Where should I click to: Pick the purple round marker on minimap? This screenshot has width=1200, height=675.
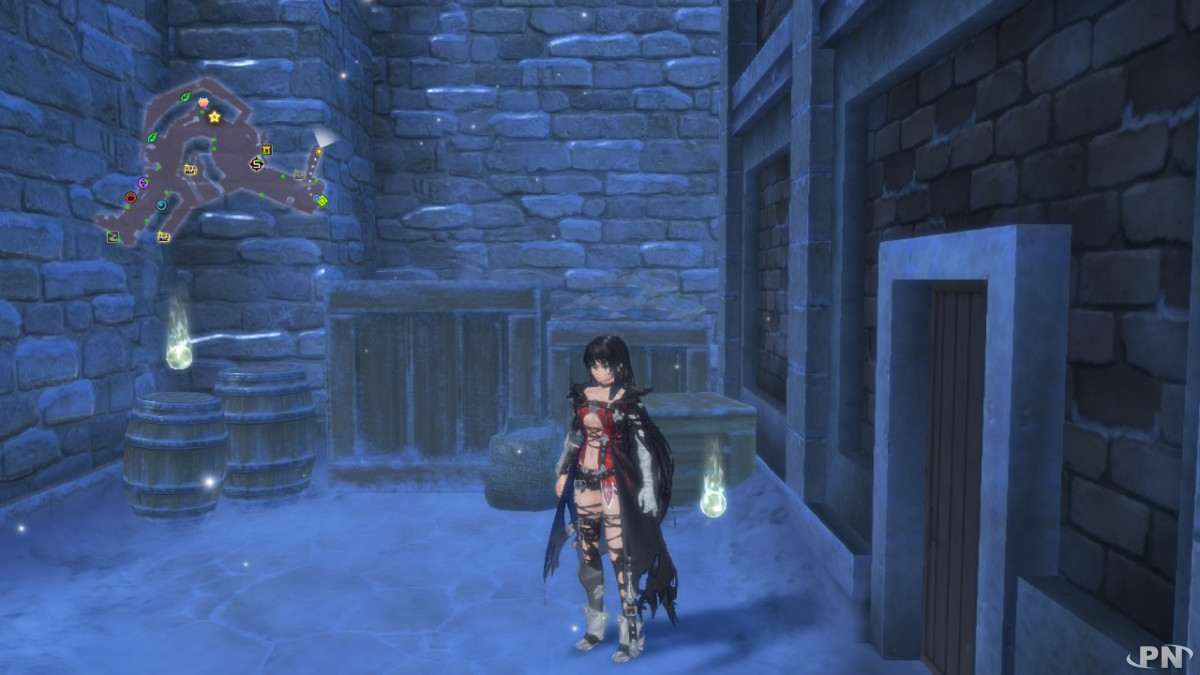pyautogui.click(x=143, y=183)
